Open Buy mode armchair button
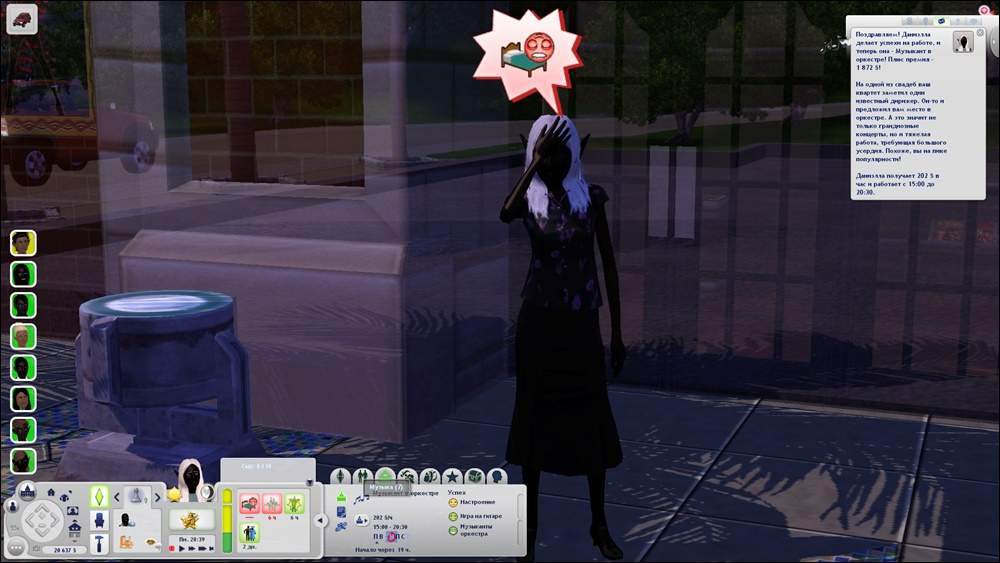Image resolution: width=1000 pixels, height=563 pixels. tap(100, 520)
